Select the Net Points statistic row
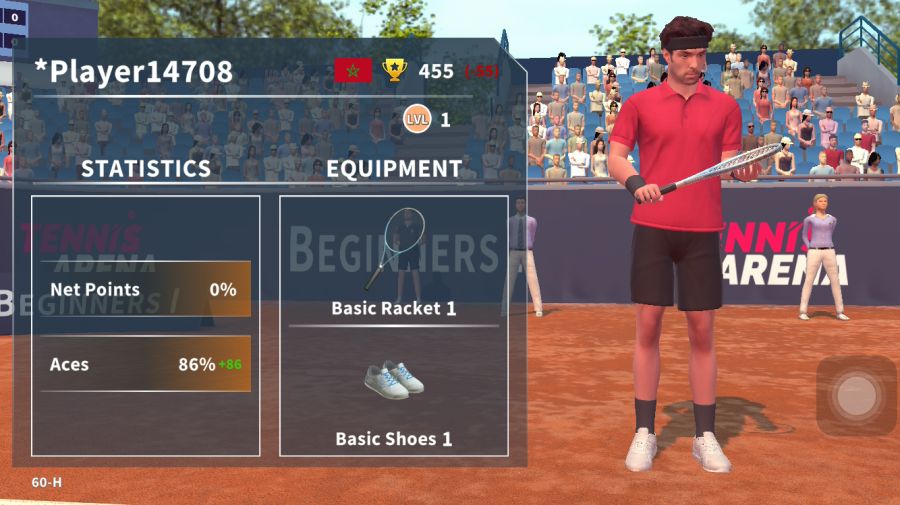Image resolution: width=900 pixels, height=505 pixels. (146, 290)
